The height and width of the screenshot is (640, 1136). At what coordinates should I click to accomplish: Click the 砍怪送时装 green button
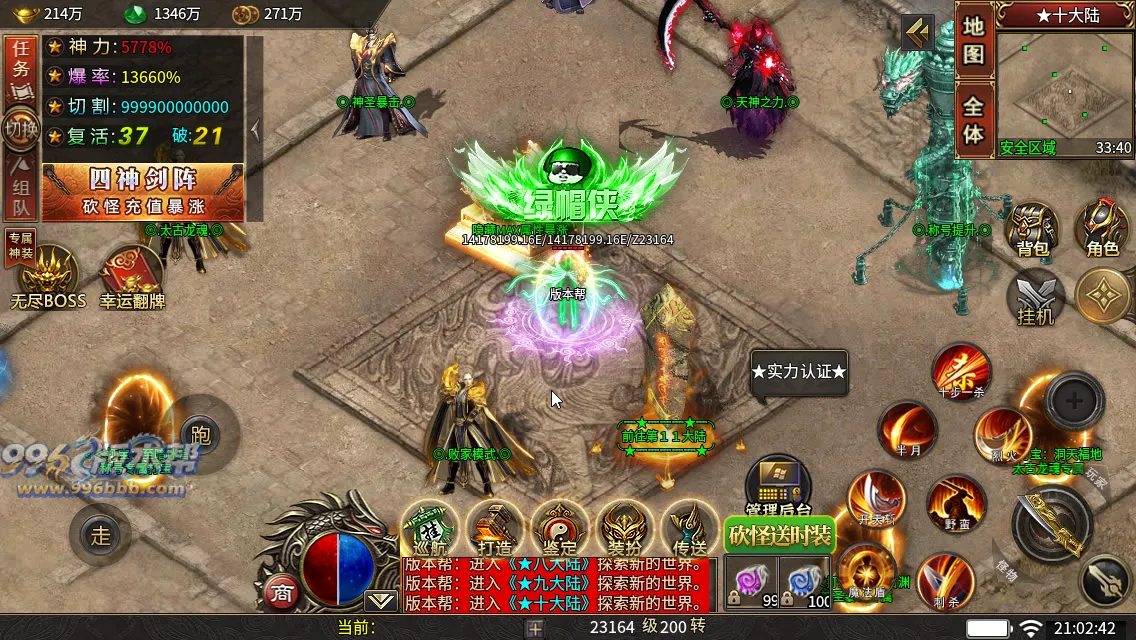780,535
